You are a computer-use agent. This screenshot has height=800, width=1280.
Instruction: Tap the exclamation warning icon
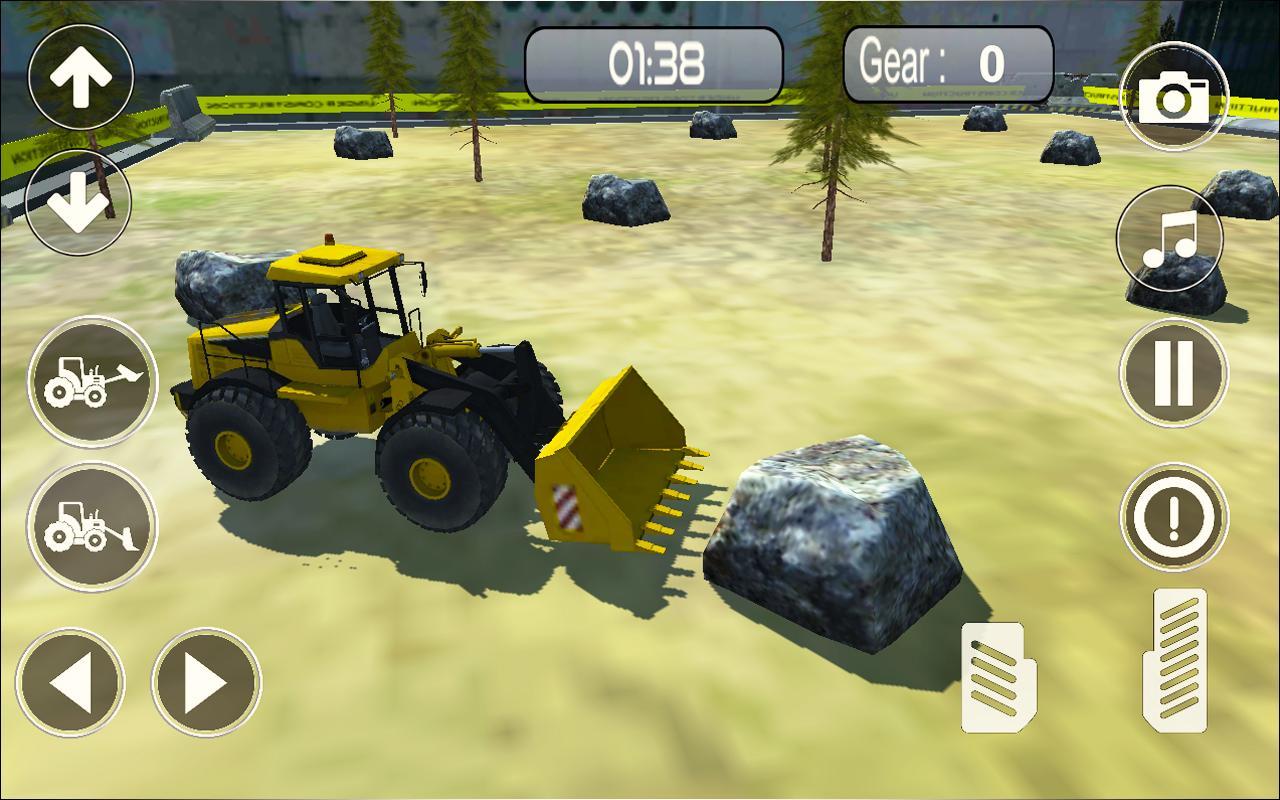(1172, 516)
